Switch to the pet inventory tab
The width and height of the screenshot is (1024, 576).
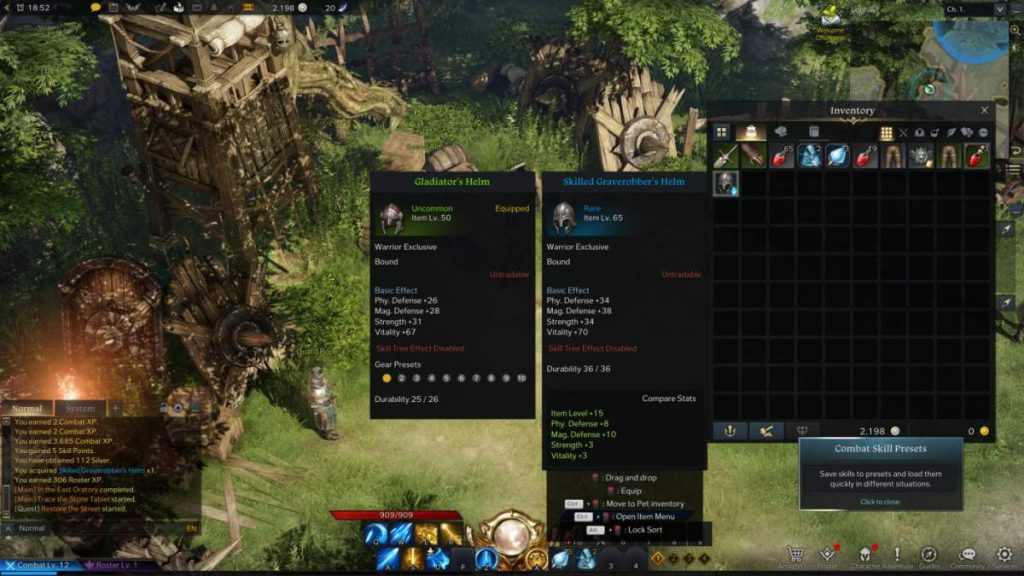coord(780,132)
